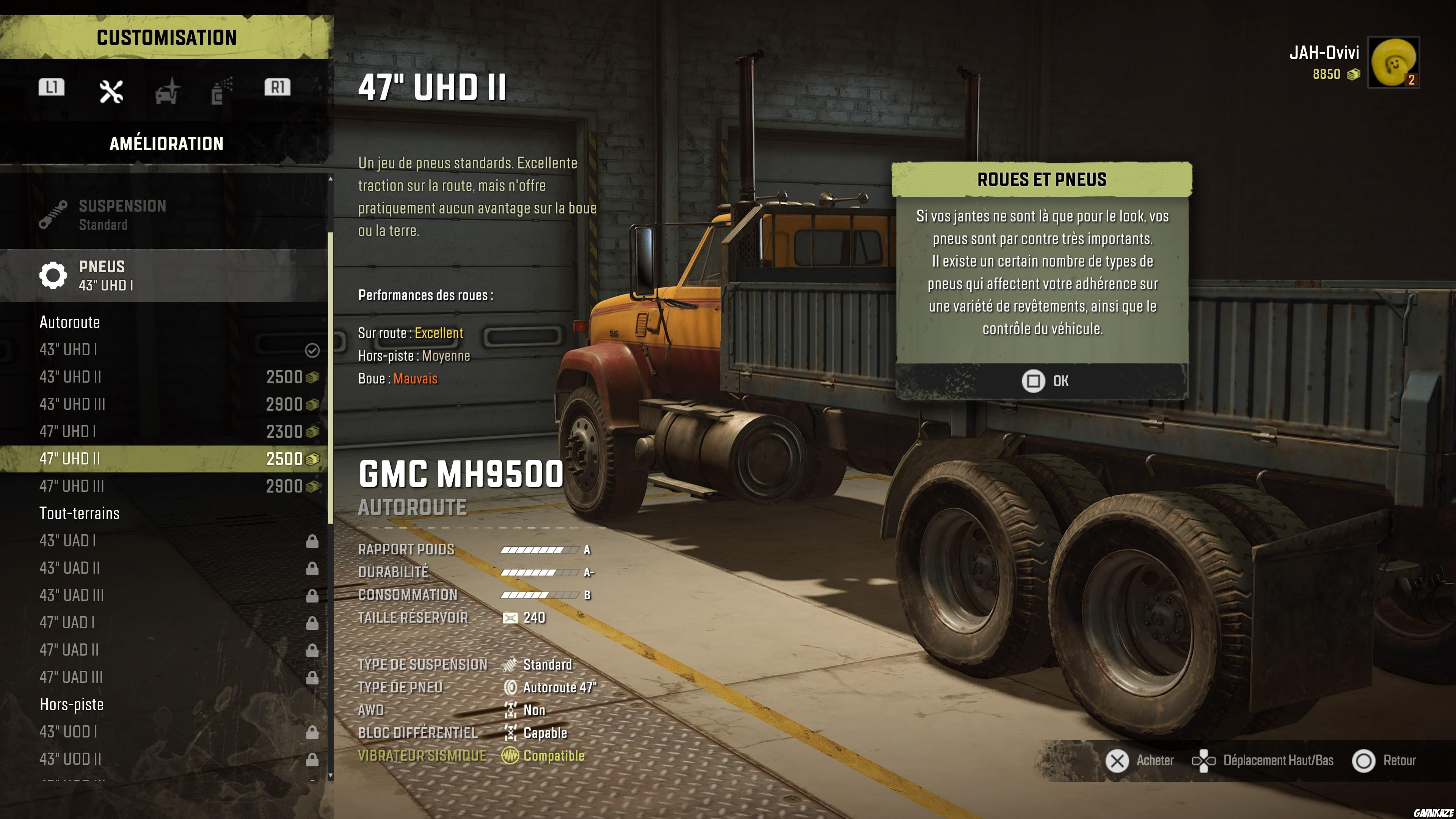The width and height of the screenshot is (1456, 819).
Task: Choose the locked 43" UOD II entry
Action: click(164, 759)
